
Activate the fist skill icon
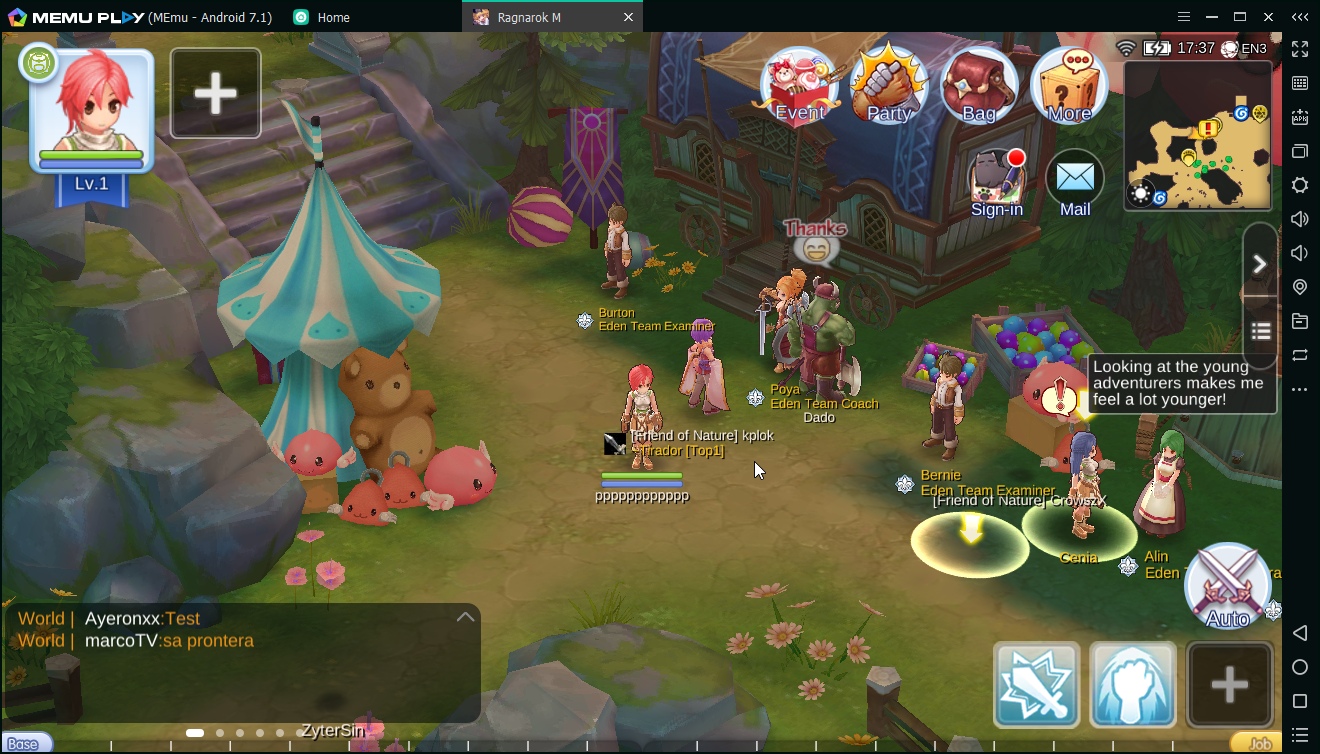[x=1133, y=686]
